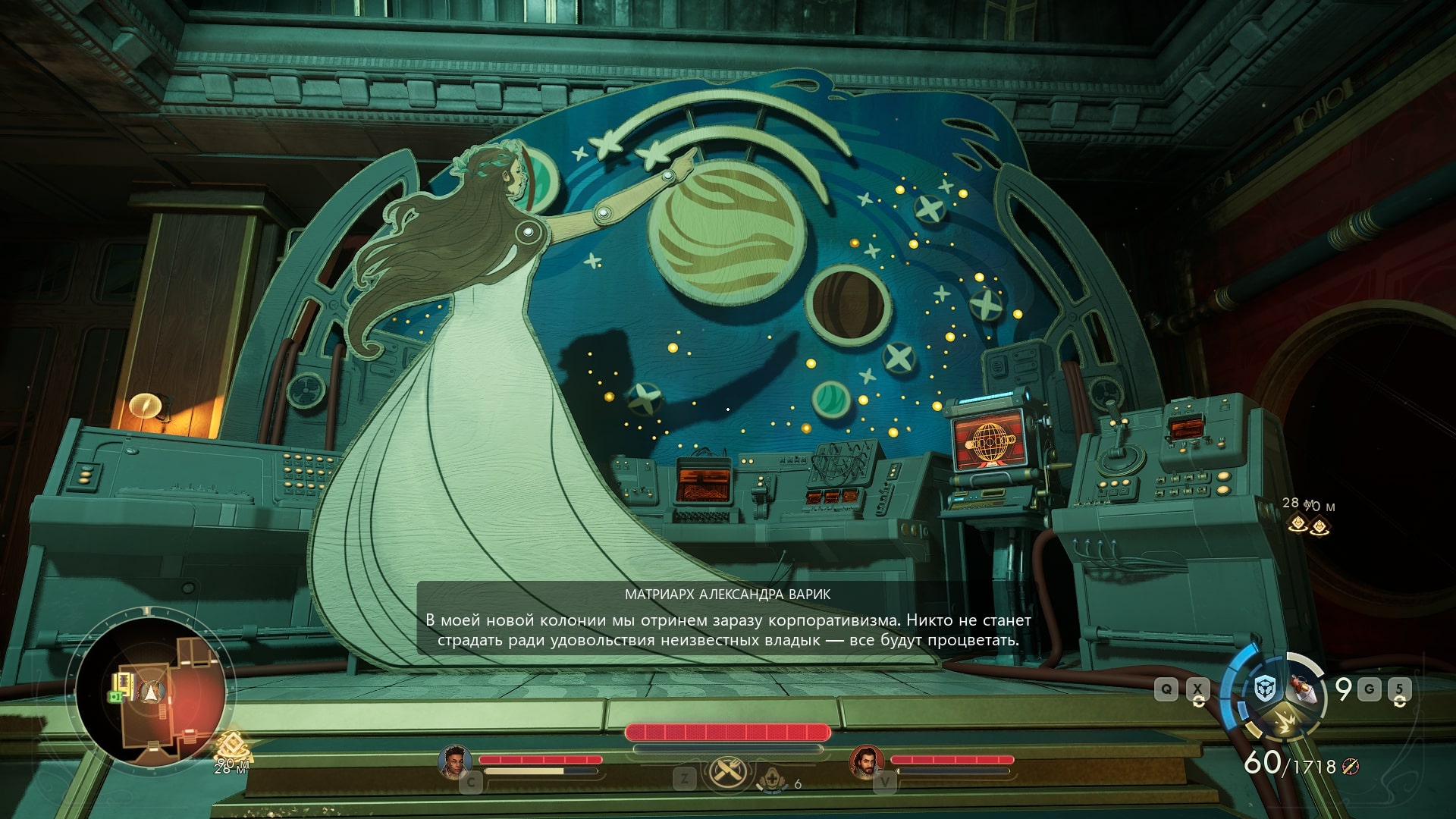Click the green marker on the minimap
Viewport: 1456px width, 819px height.
115,695
